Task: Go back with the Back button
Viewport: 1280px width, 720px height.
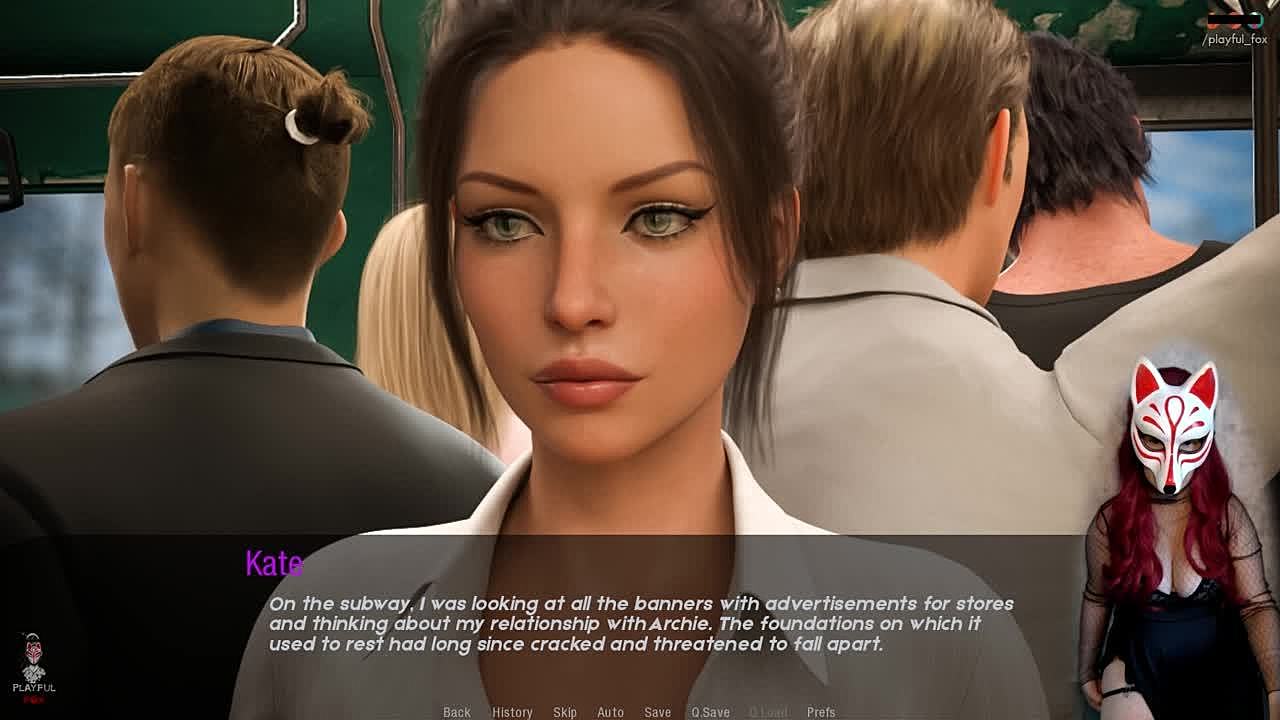Action: tap(457, 712)
